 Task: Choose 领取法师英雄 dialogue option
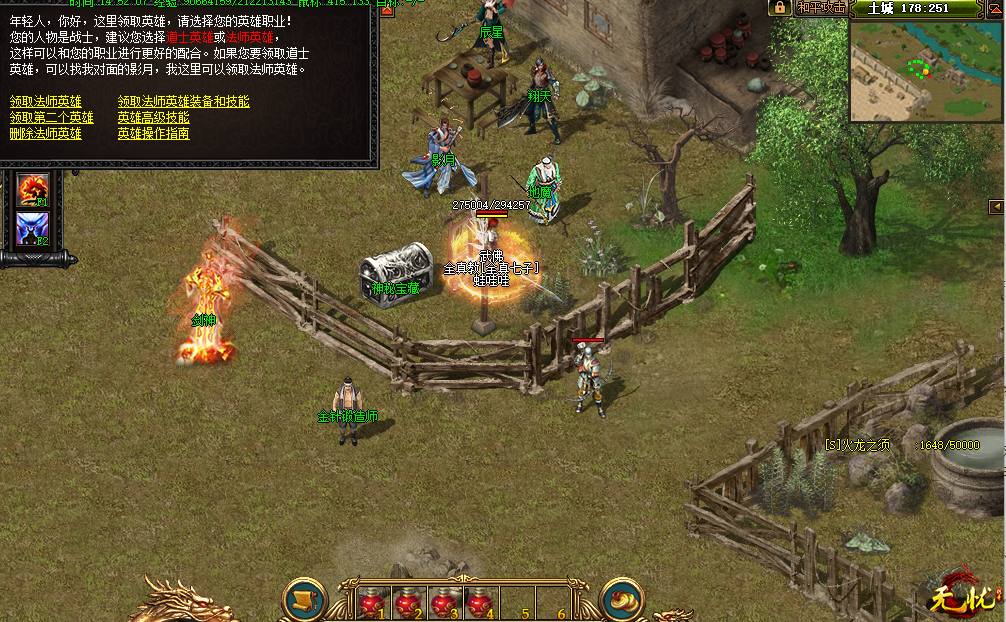click(46, 102)
